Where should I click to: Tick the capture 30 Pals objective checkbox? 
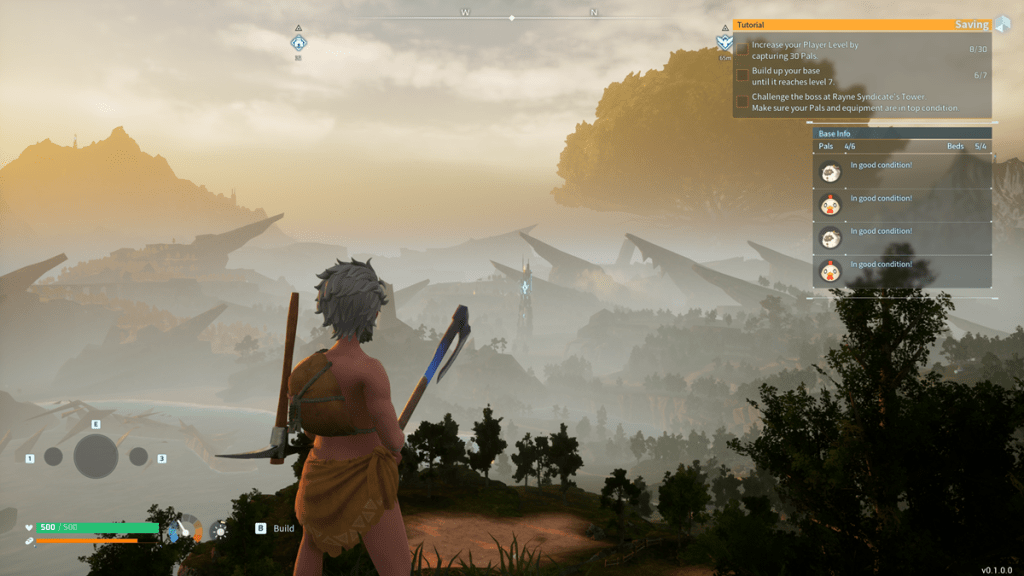click(742, 50)
